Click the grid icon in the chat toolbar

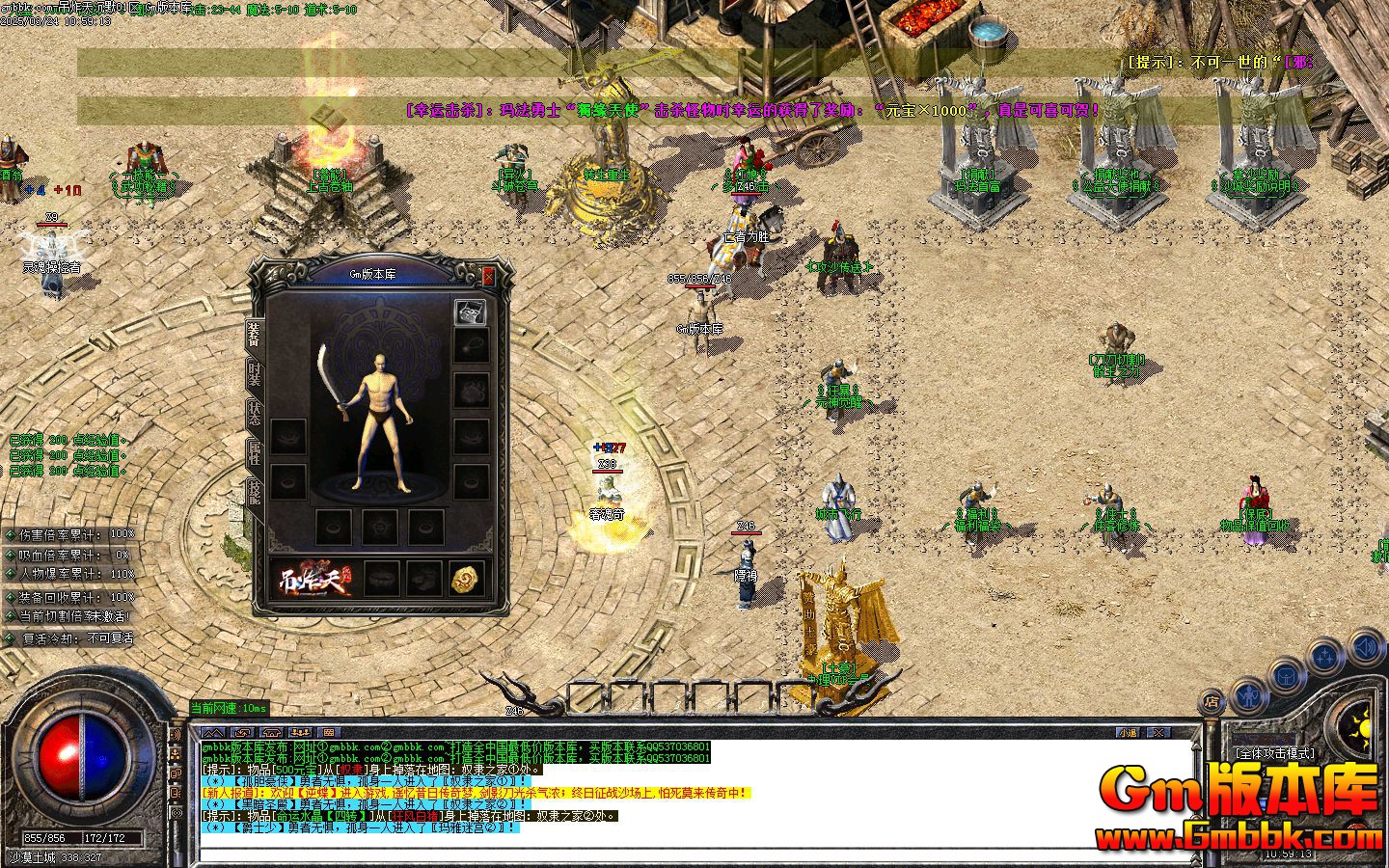pyautogui.click(x=329, y=732)
